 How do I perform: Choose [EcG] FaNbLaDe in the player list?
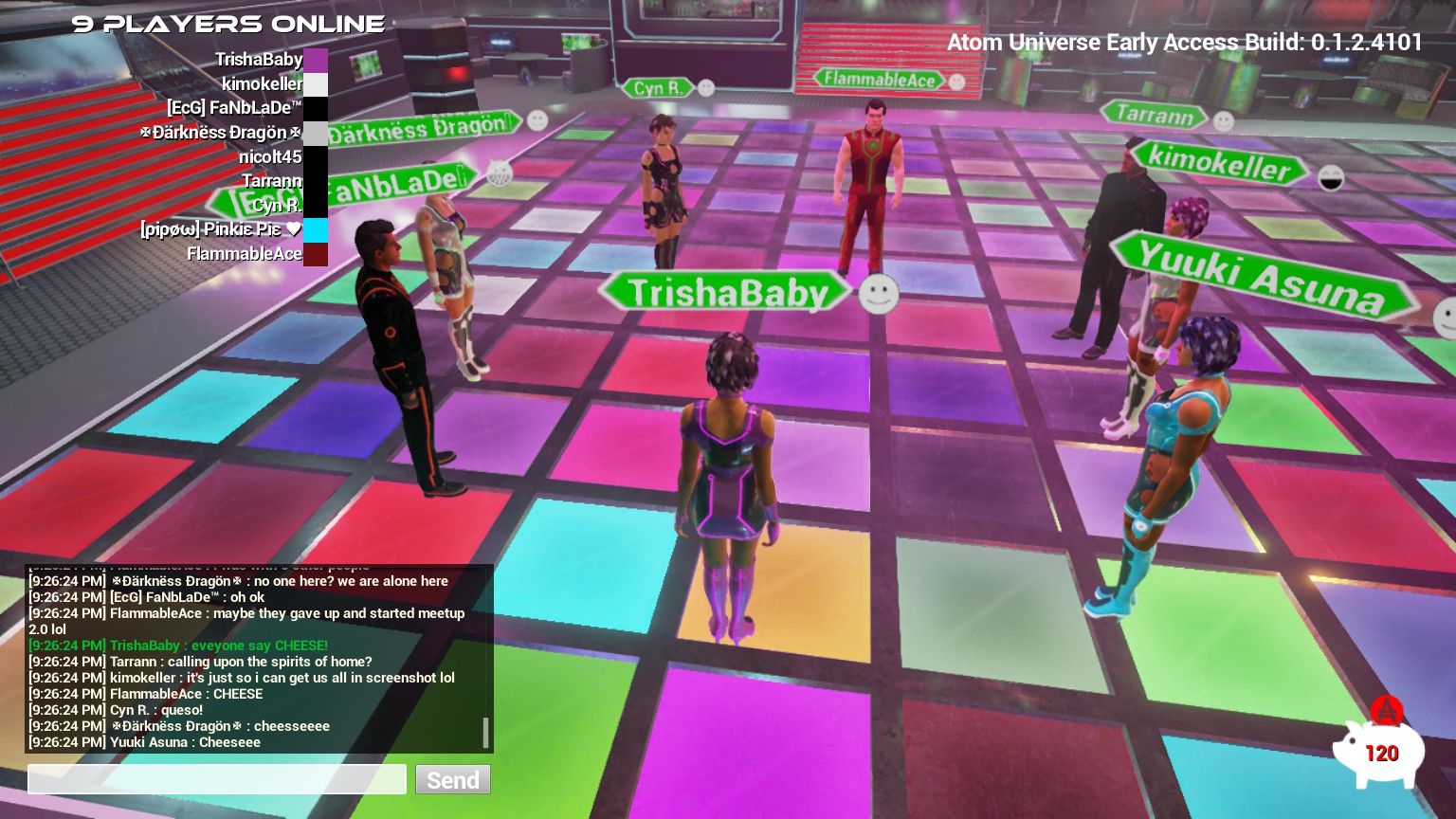(234, 108)
